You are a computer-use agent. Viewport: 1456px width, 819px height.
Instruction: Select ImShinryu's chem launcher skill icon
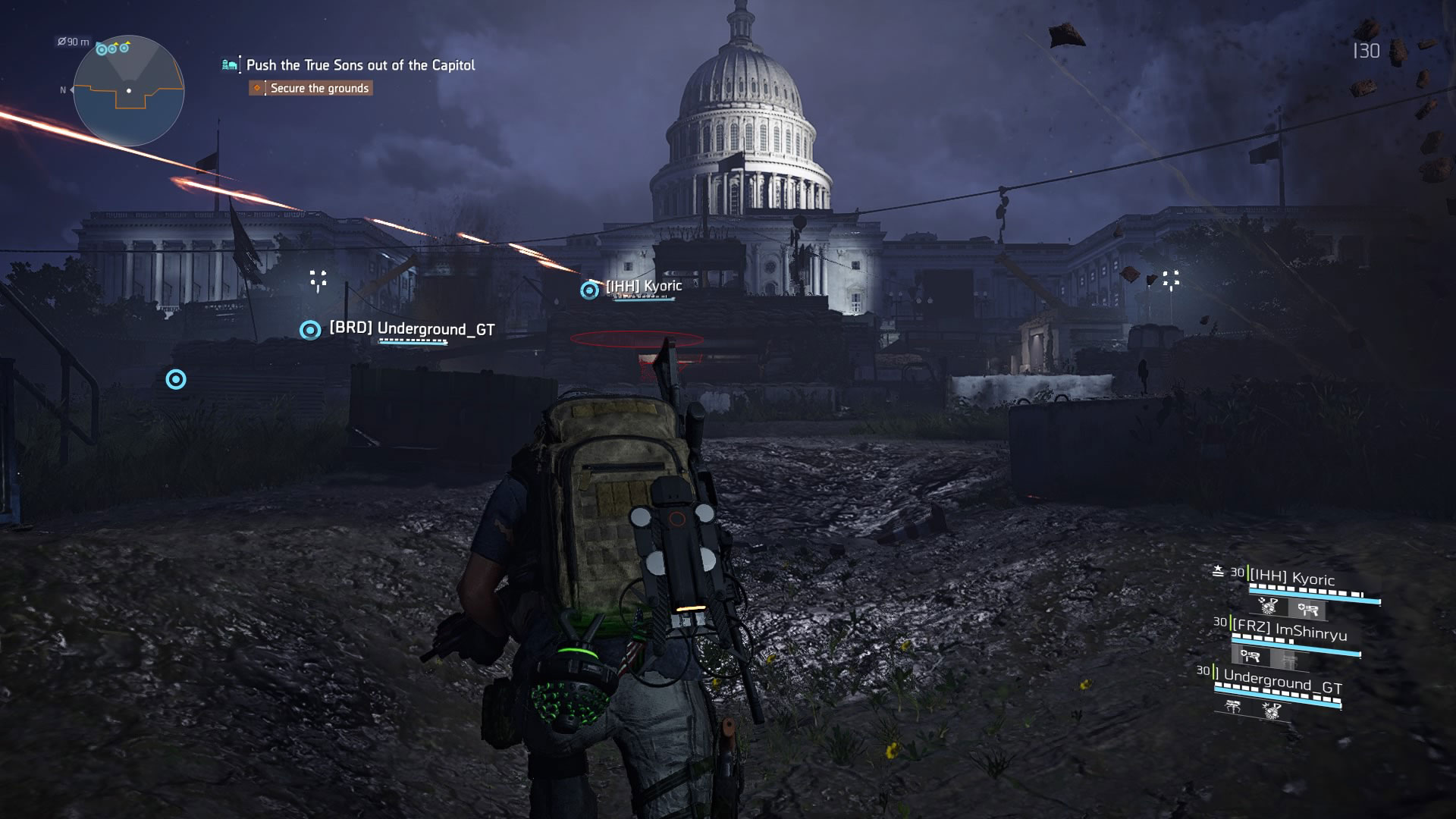pyautogui.click(x=1252, y=655)
